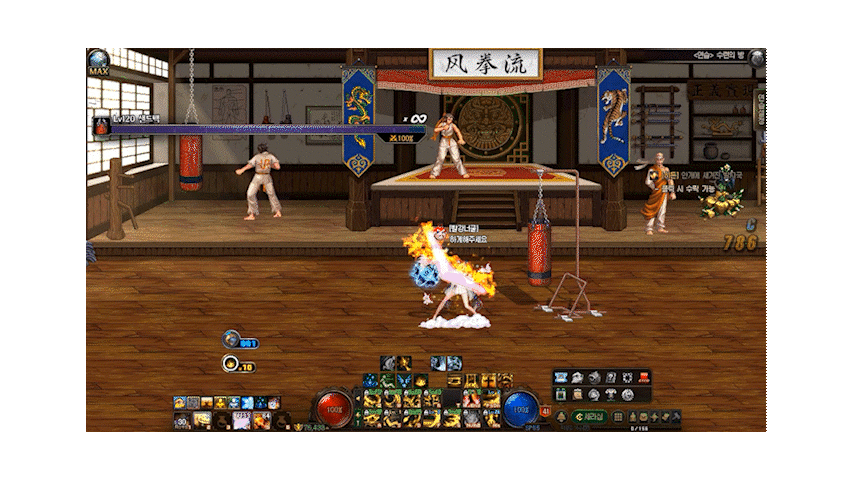Click the red HP orb
854x480 pixels.
[333, 409]
